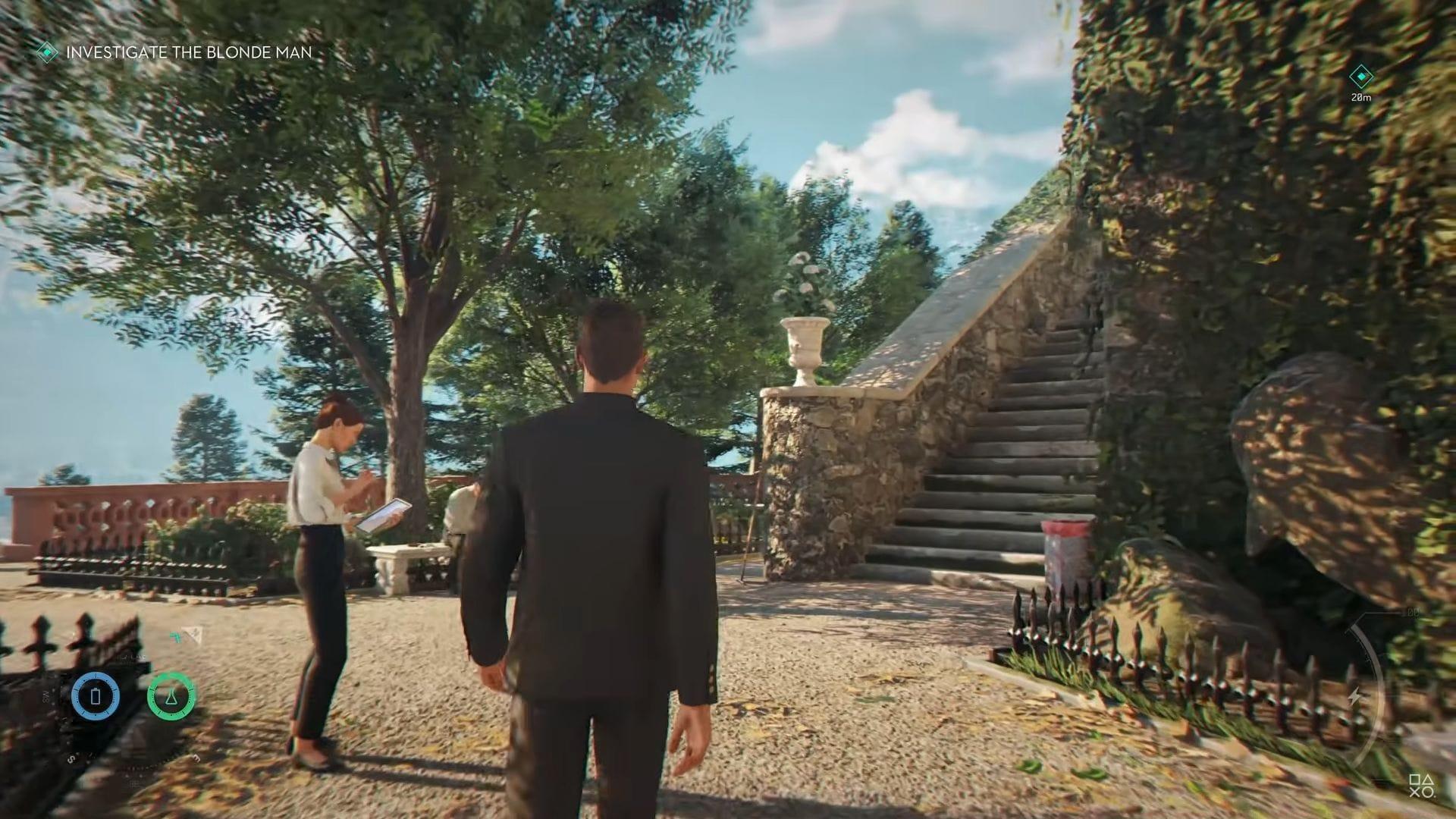
Task: Select the INVESTIGATE THE BLONDE MAN text
Action: click(x=190, y=53)
